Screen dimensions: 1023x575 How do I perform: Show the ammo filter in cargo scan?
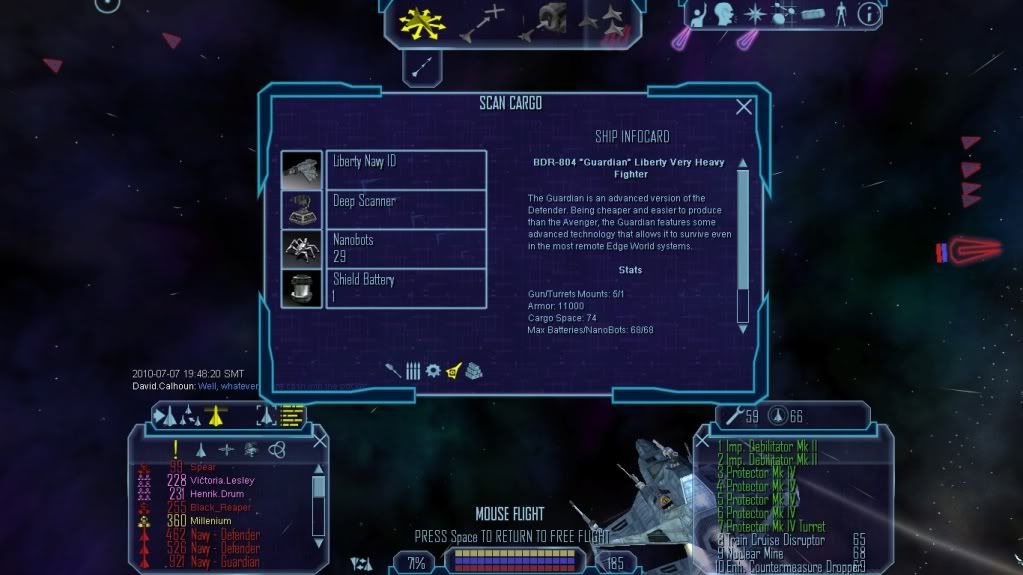pyautogui.click(x=413, y=370)
